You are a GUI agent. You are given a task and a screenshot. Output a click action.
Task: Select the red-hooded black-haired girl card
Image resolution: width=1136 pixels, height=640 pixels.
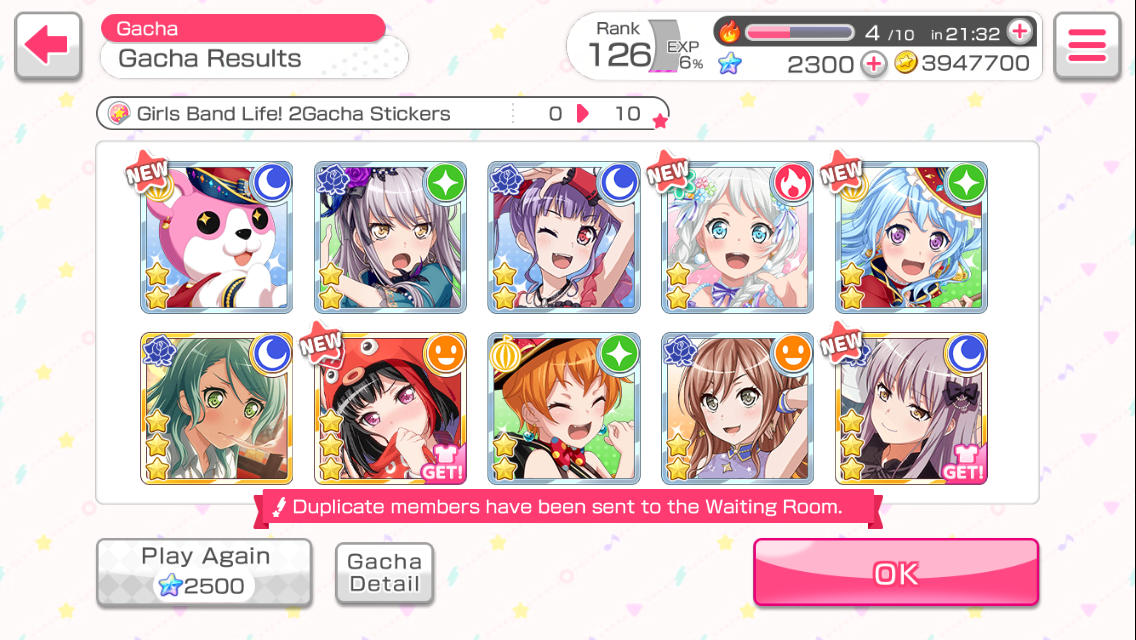point(390,409)
